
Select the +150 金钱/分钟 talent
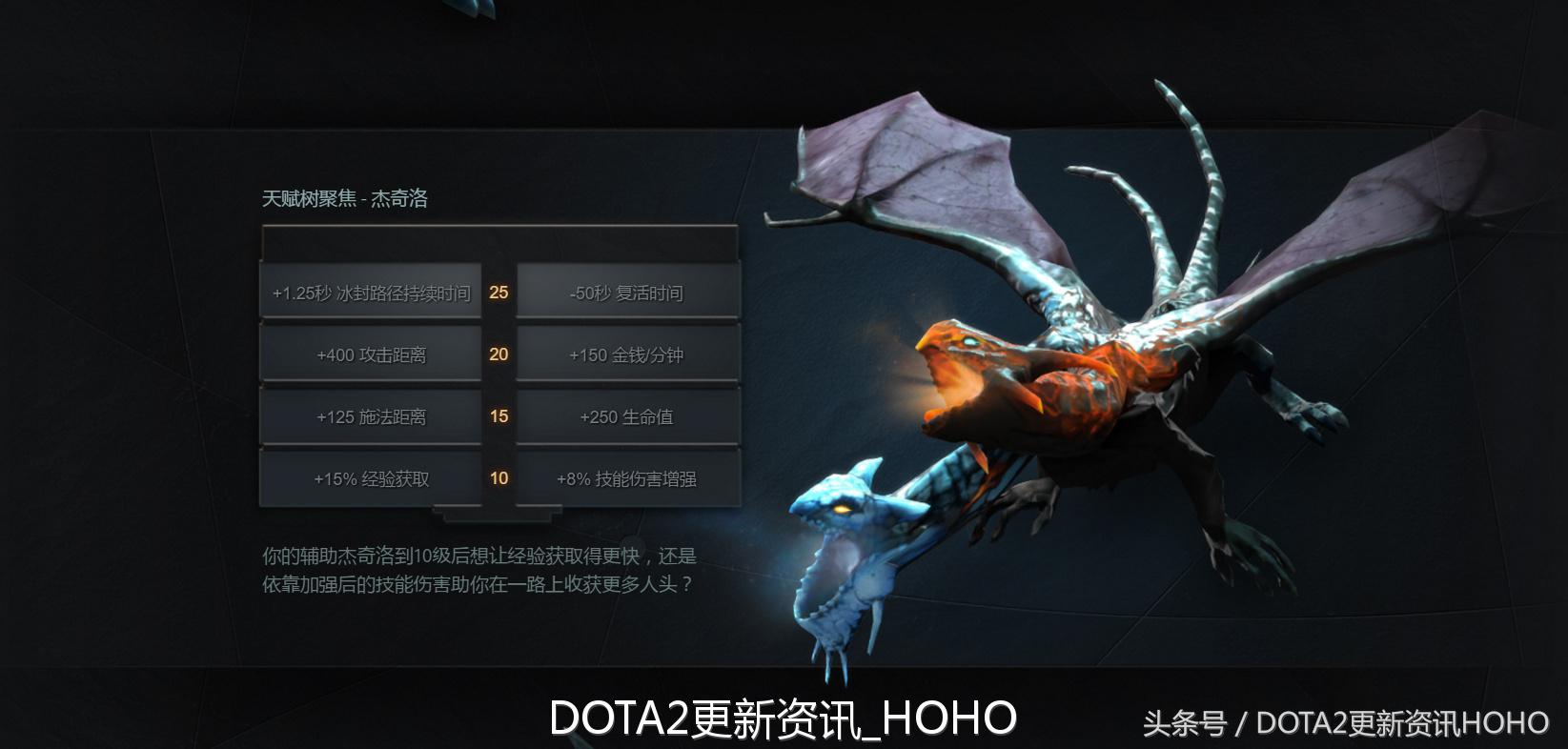pyautogui.click(x=628, y=354)
